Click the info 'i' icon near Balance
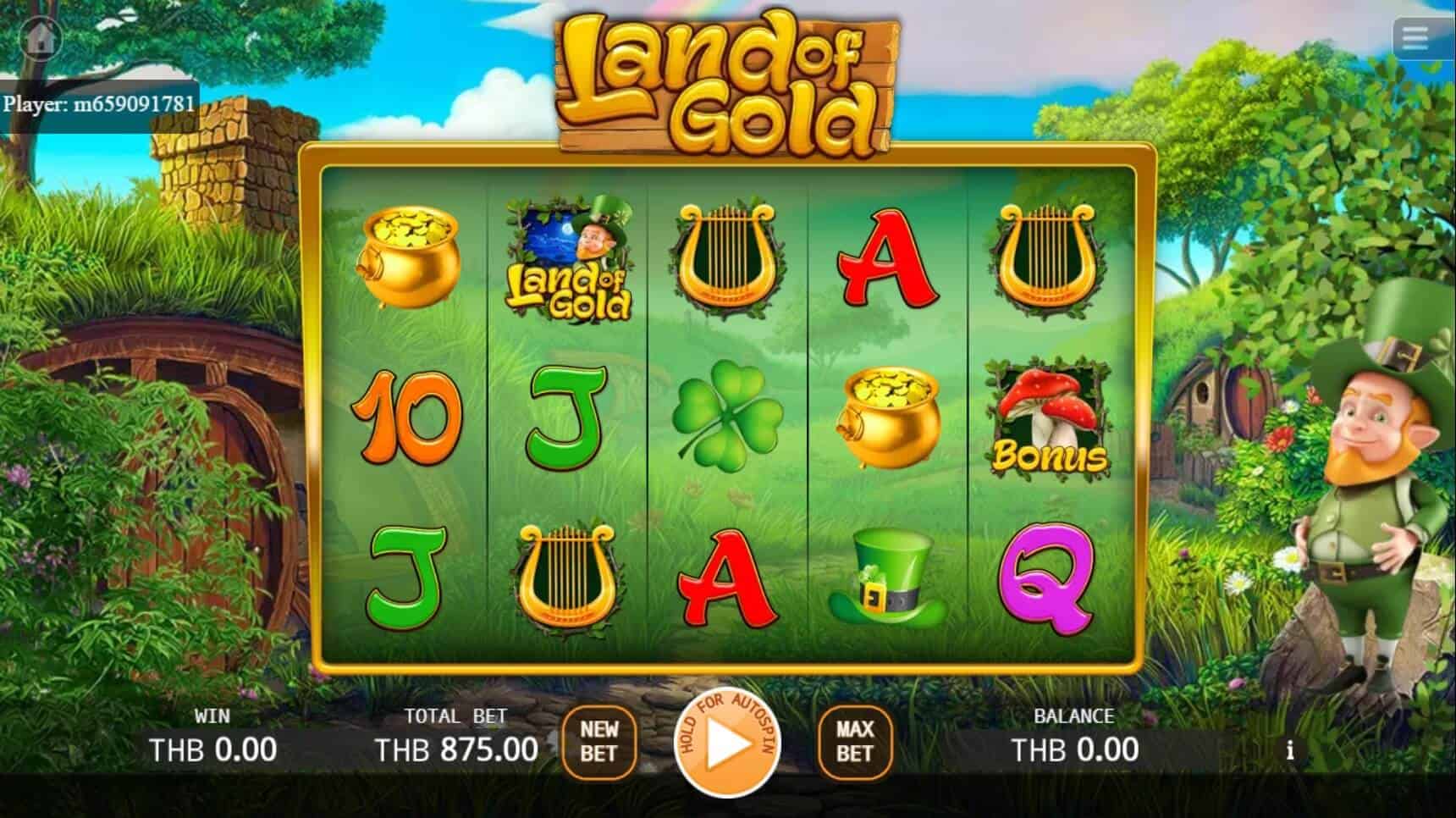This screenshot has width=1456, height=818. pyautogui.click(x=1290, y=749)
